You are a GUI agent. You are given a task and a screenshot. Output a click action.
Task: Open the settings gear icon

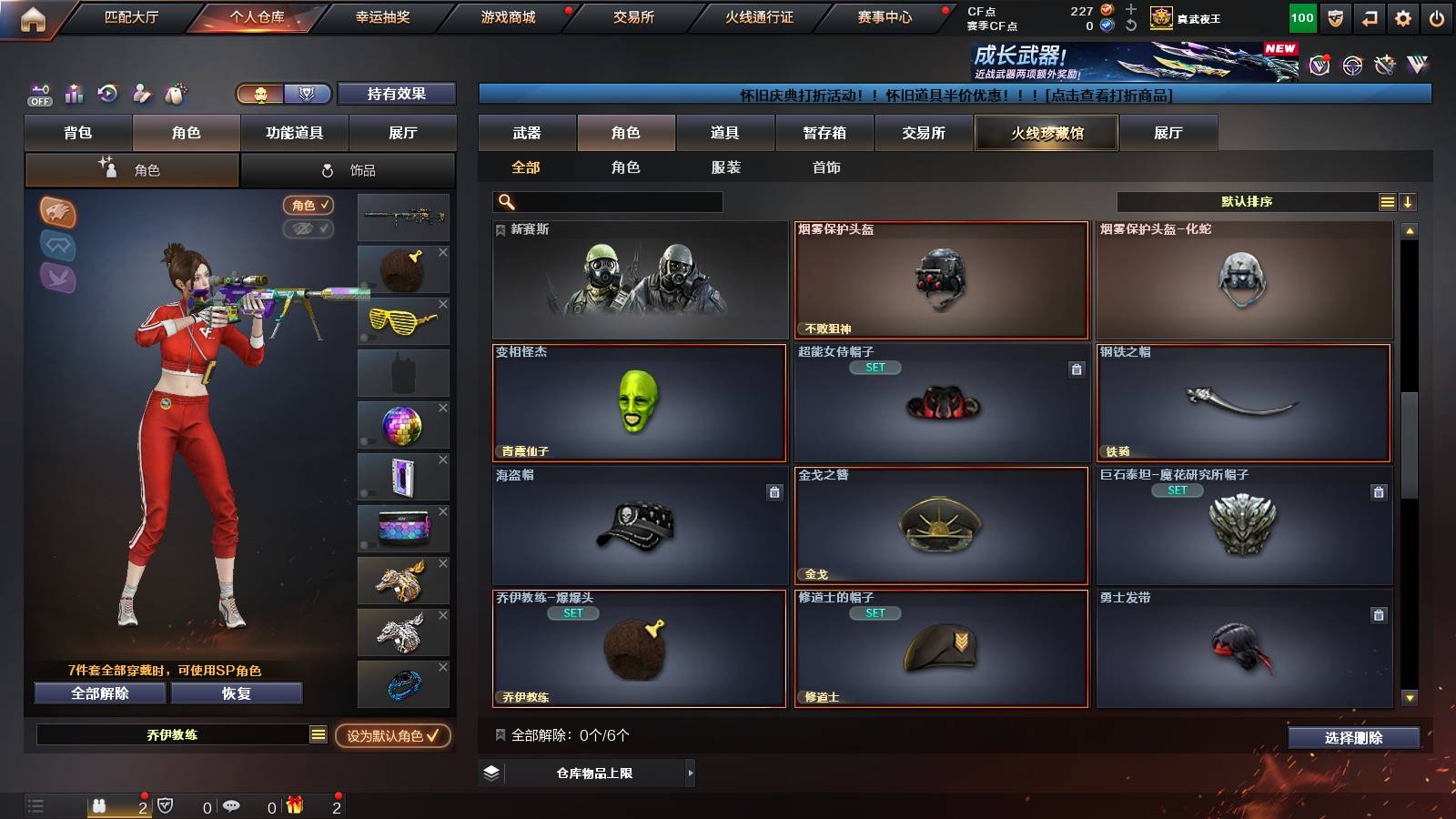click(x=1402, y=15)
